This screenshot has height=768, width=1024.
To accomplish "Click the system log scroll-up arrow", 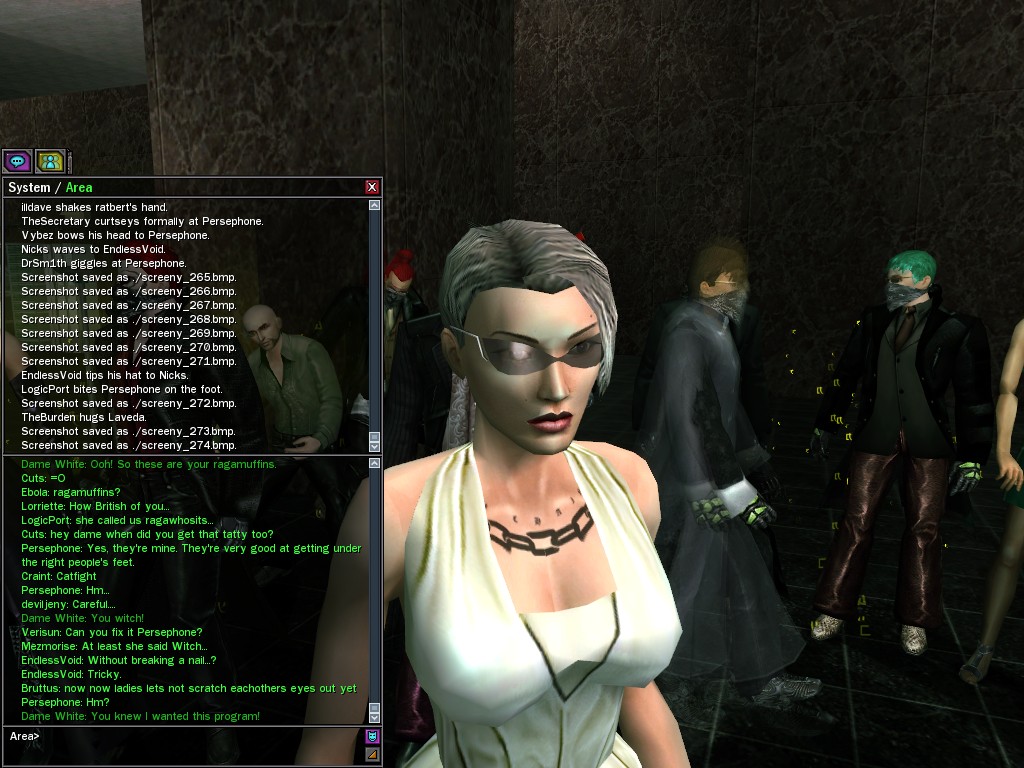I will [x=375, y=205].
